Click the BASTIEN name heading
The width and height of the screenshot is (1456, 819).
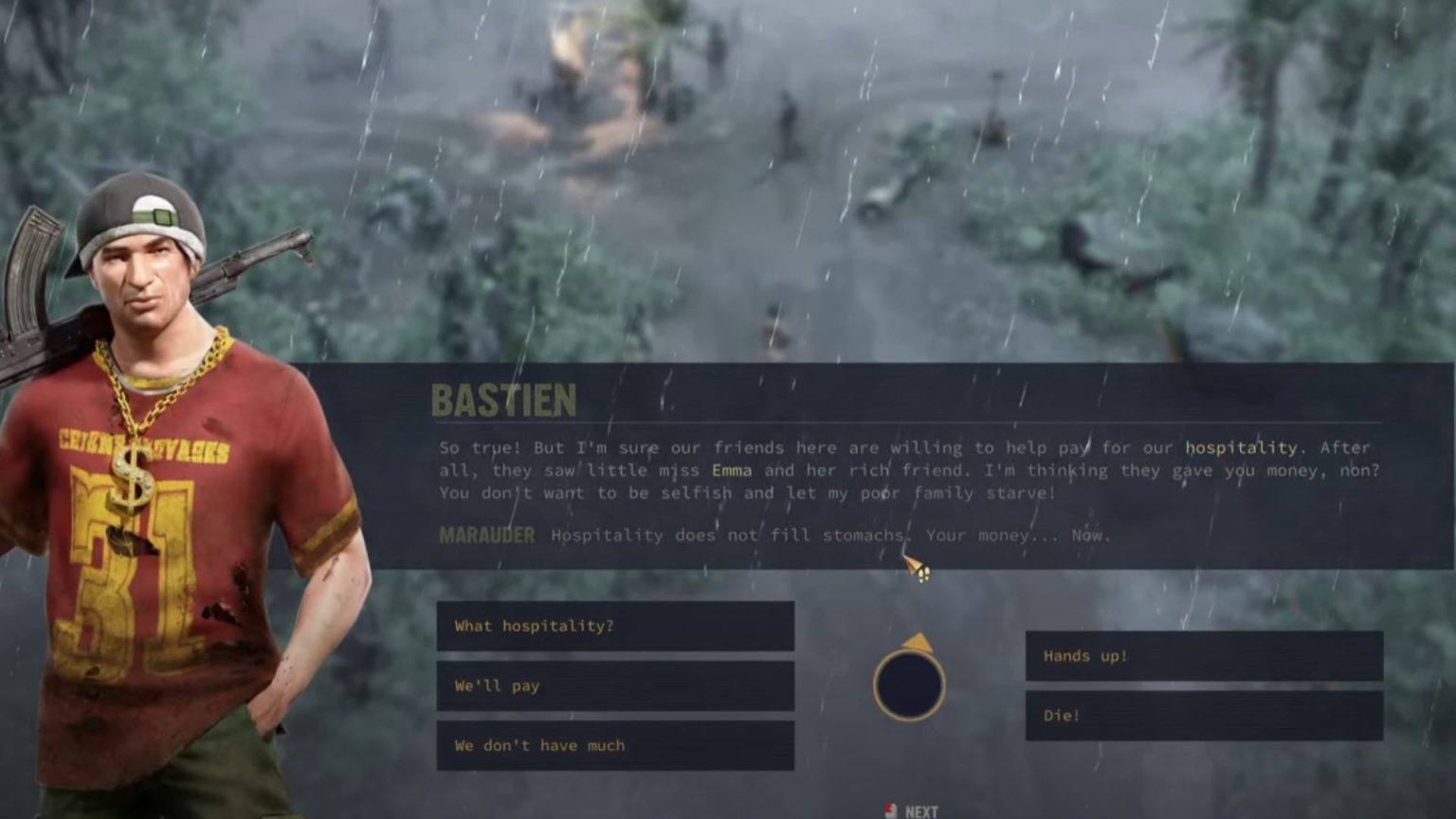coord(504,400)
